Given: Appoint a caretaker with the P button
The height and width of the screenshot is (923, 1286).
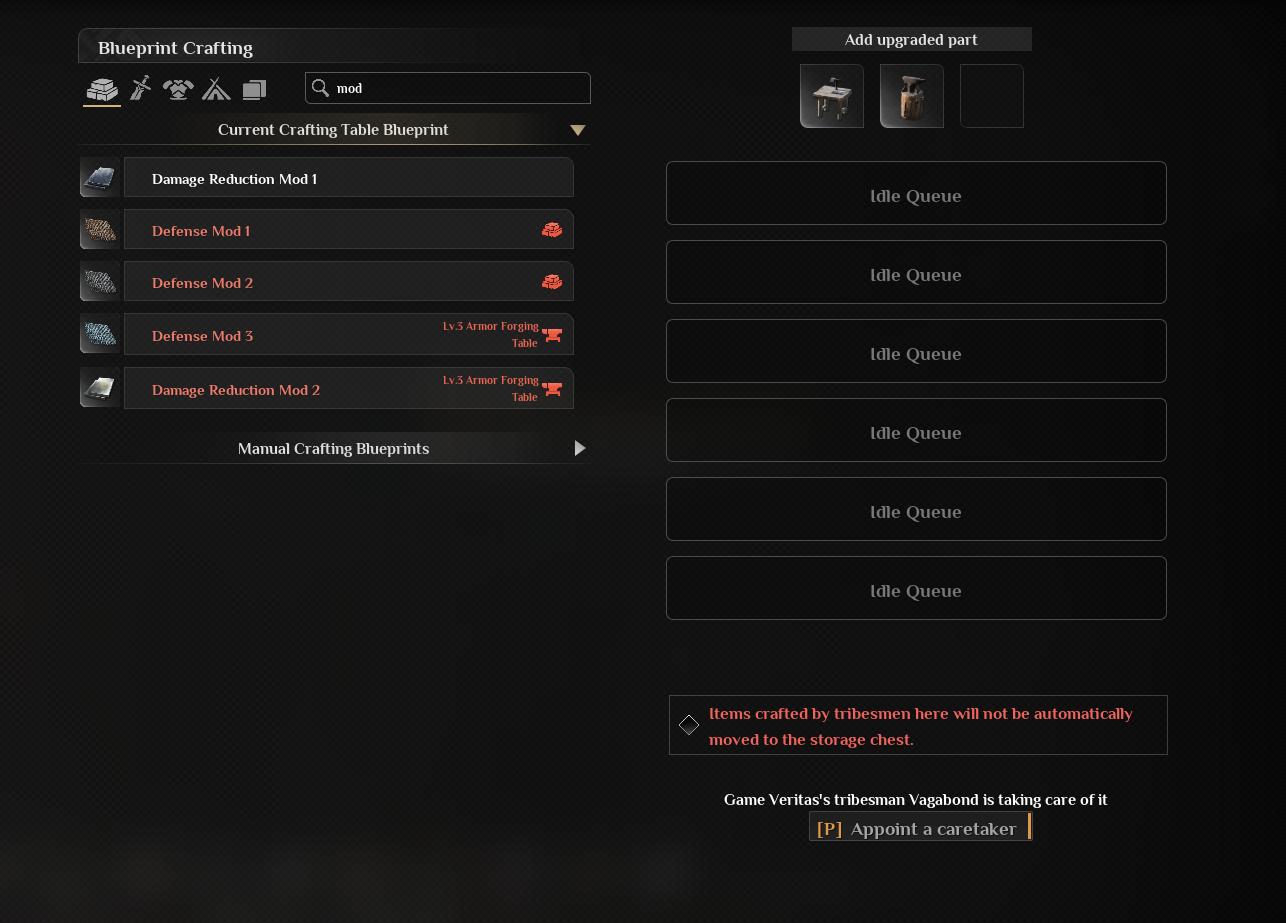Looking at the screenshot, I should [919, 828].
